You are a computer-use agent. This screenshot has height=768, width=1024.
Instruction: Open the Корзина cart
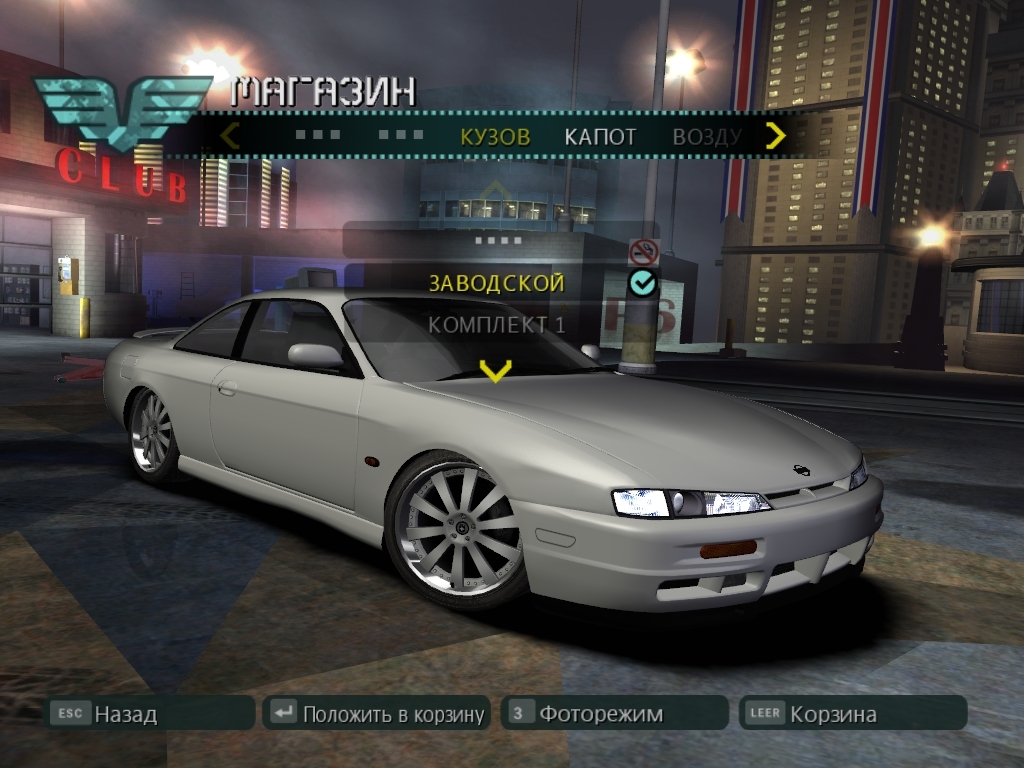click(852, 713)
